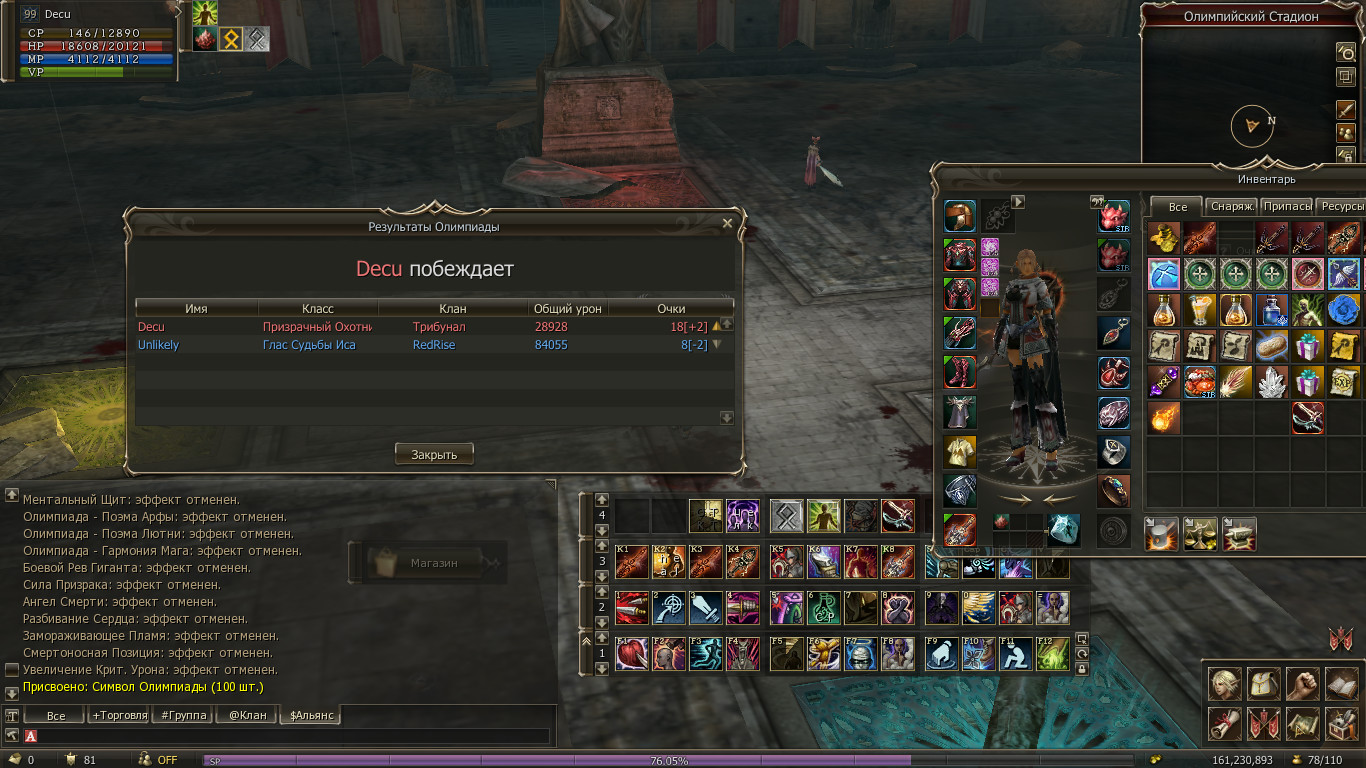Select the bread loaf item in inventory

[1272, 345]
